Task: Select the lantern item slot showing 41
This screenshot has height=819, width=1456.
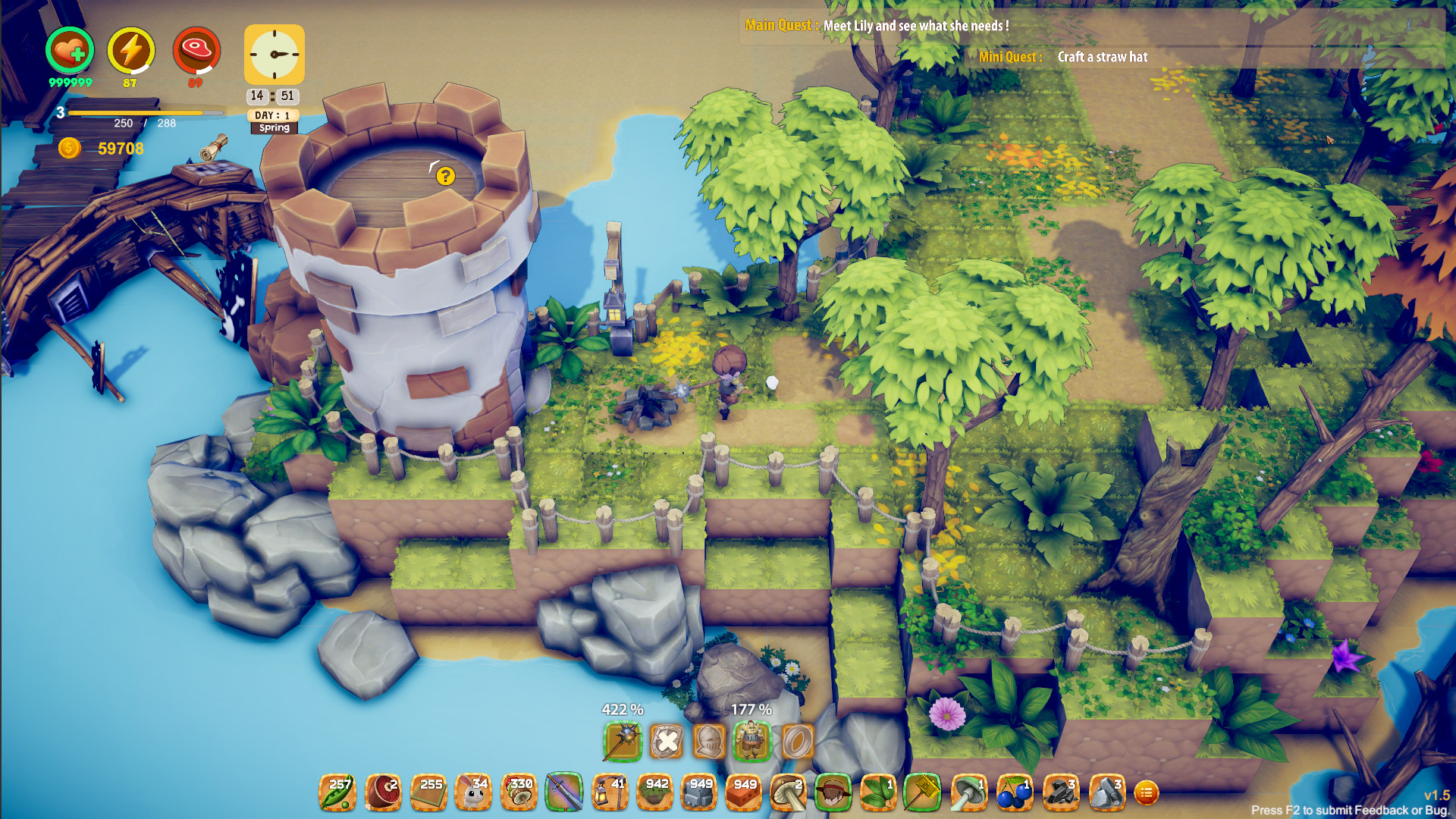Action: tap(610, 792)
